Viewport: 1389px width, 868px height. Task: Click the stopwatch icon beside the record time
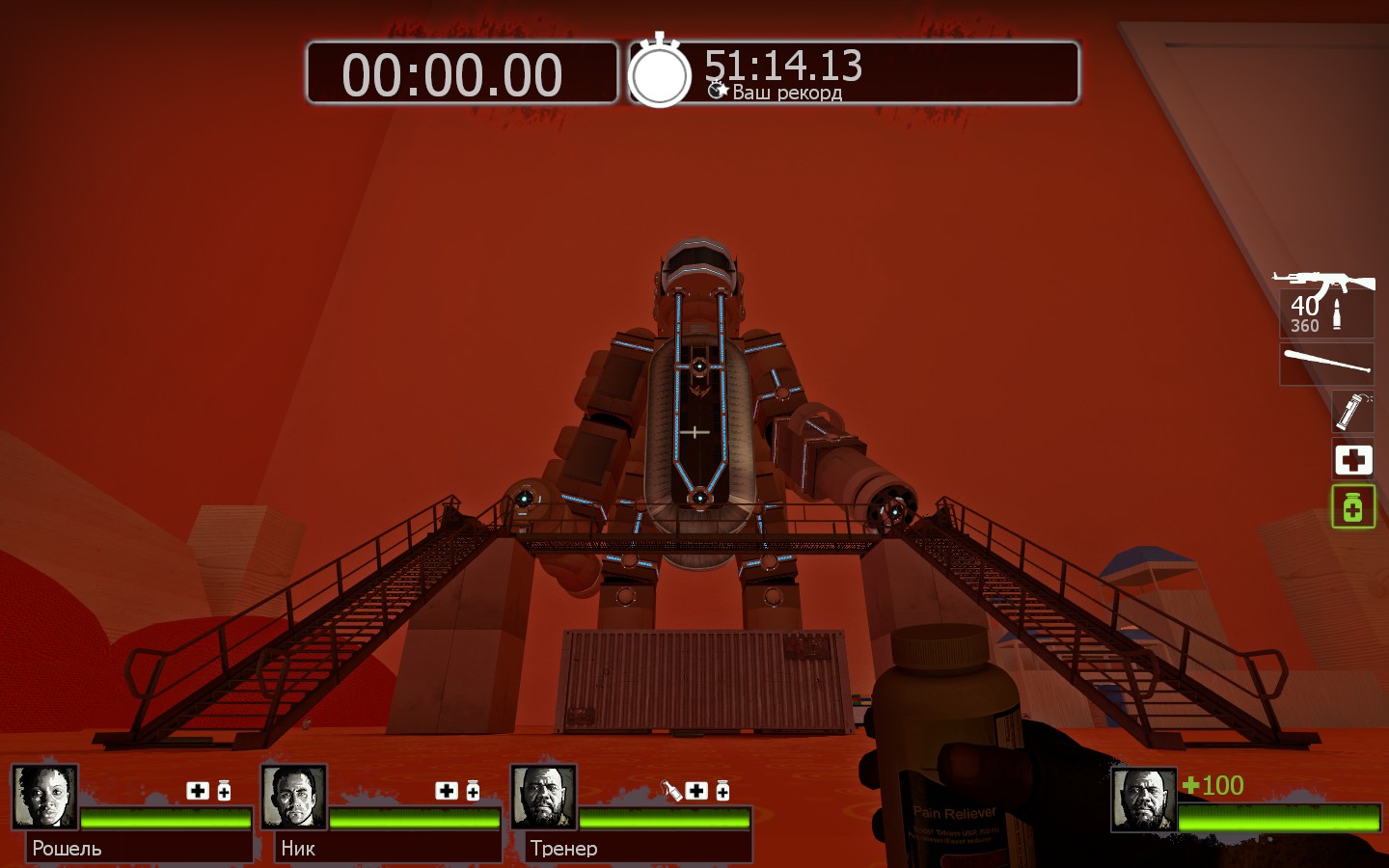(660, 72)
